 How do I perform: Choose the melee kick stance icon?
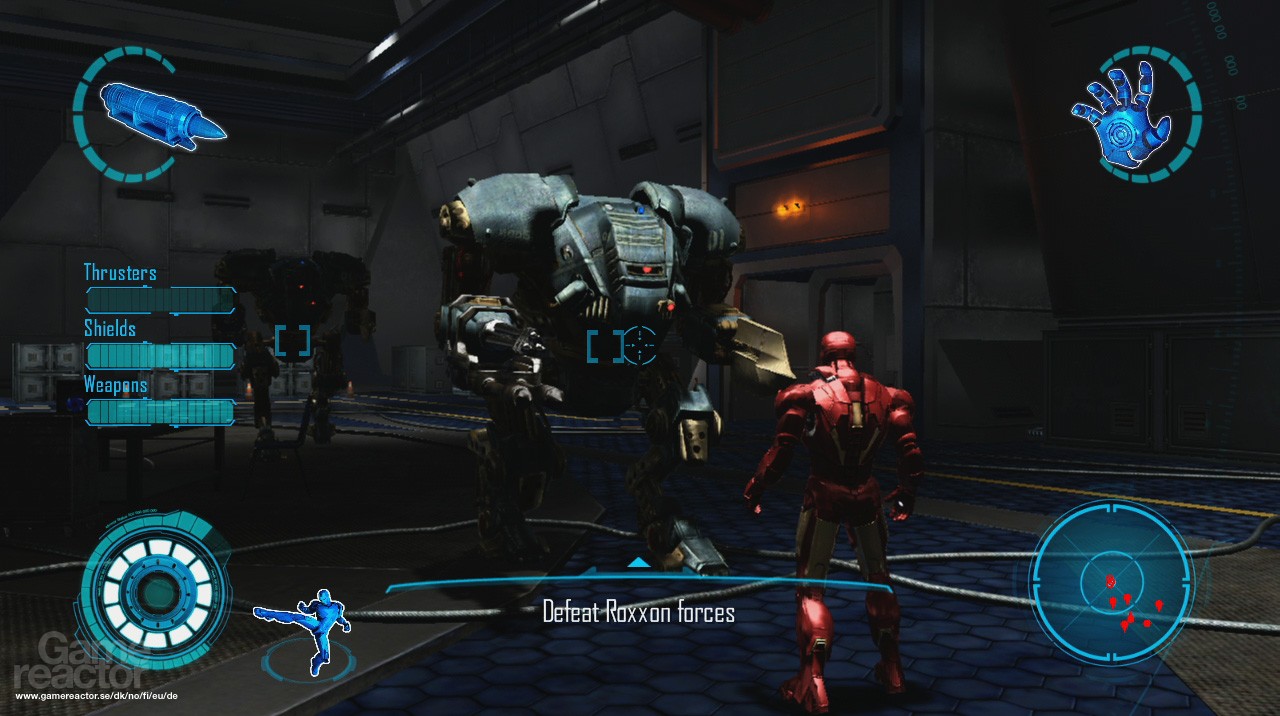pos(304,628)
